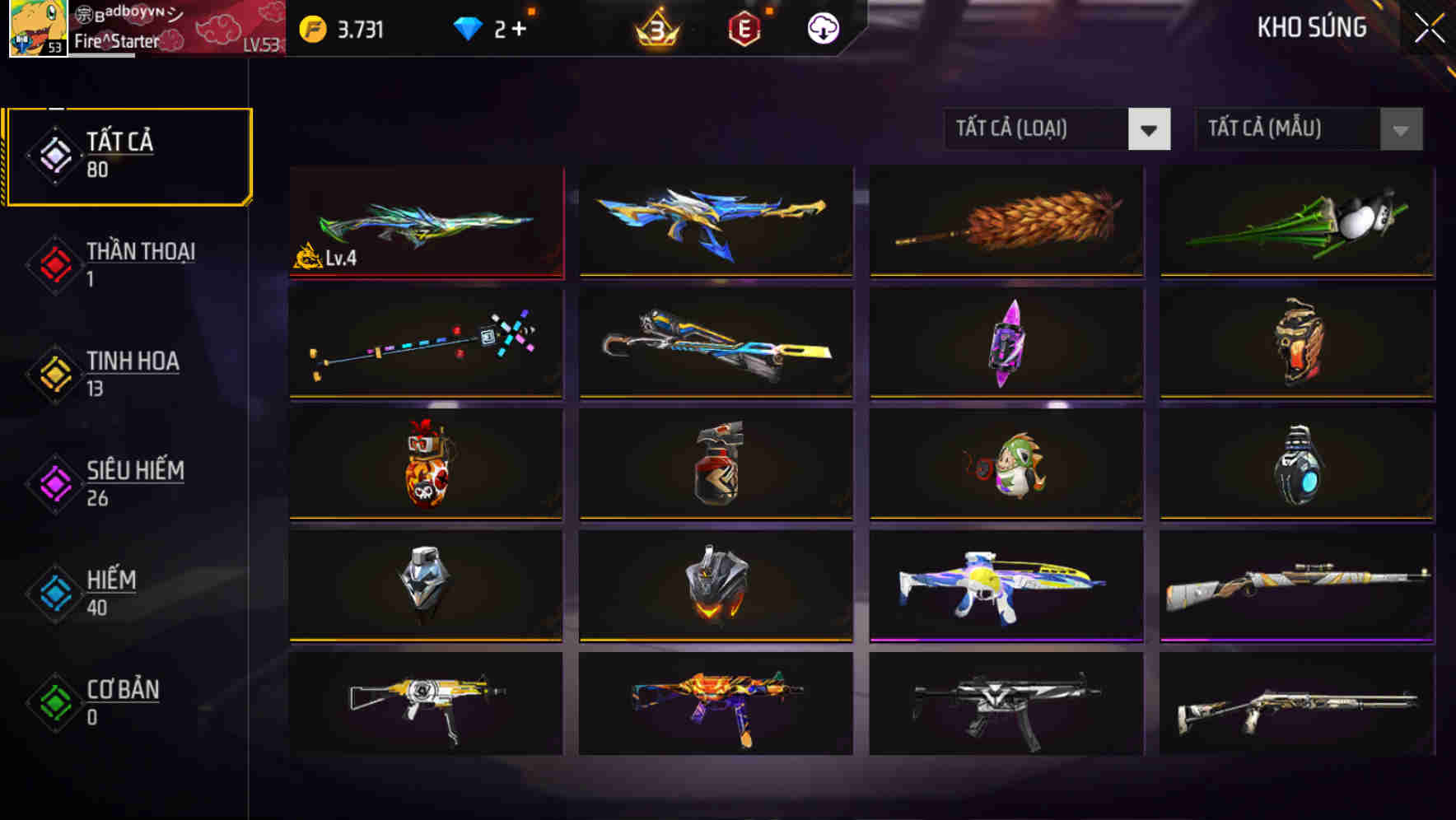This screenshot has width=1456, height=820.
Task: Select the green CƠ BẢN rarity icon
Action: 54,703
